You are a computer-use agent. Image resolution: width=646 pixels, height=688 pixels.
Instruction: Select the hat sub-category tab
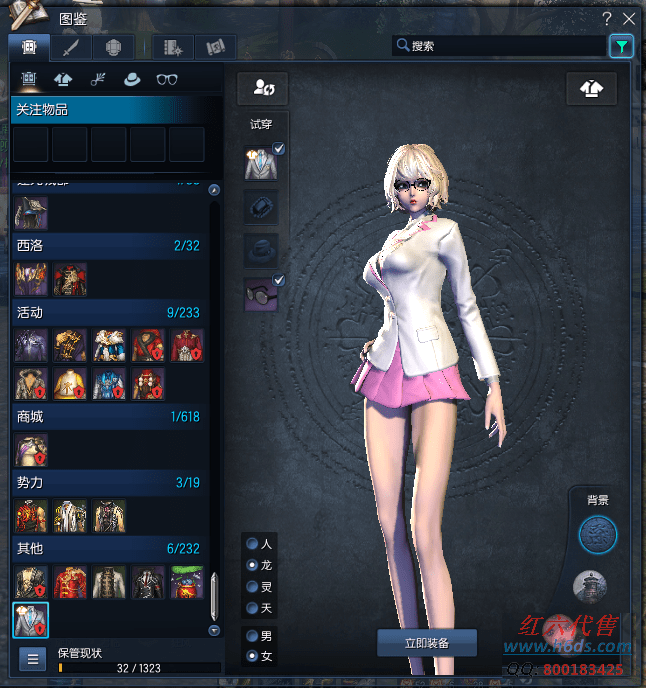coord(131,80)
